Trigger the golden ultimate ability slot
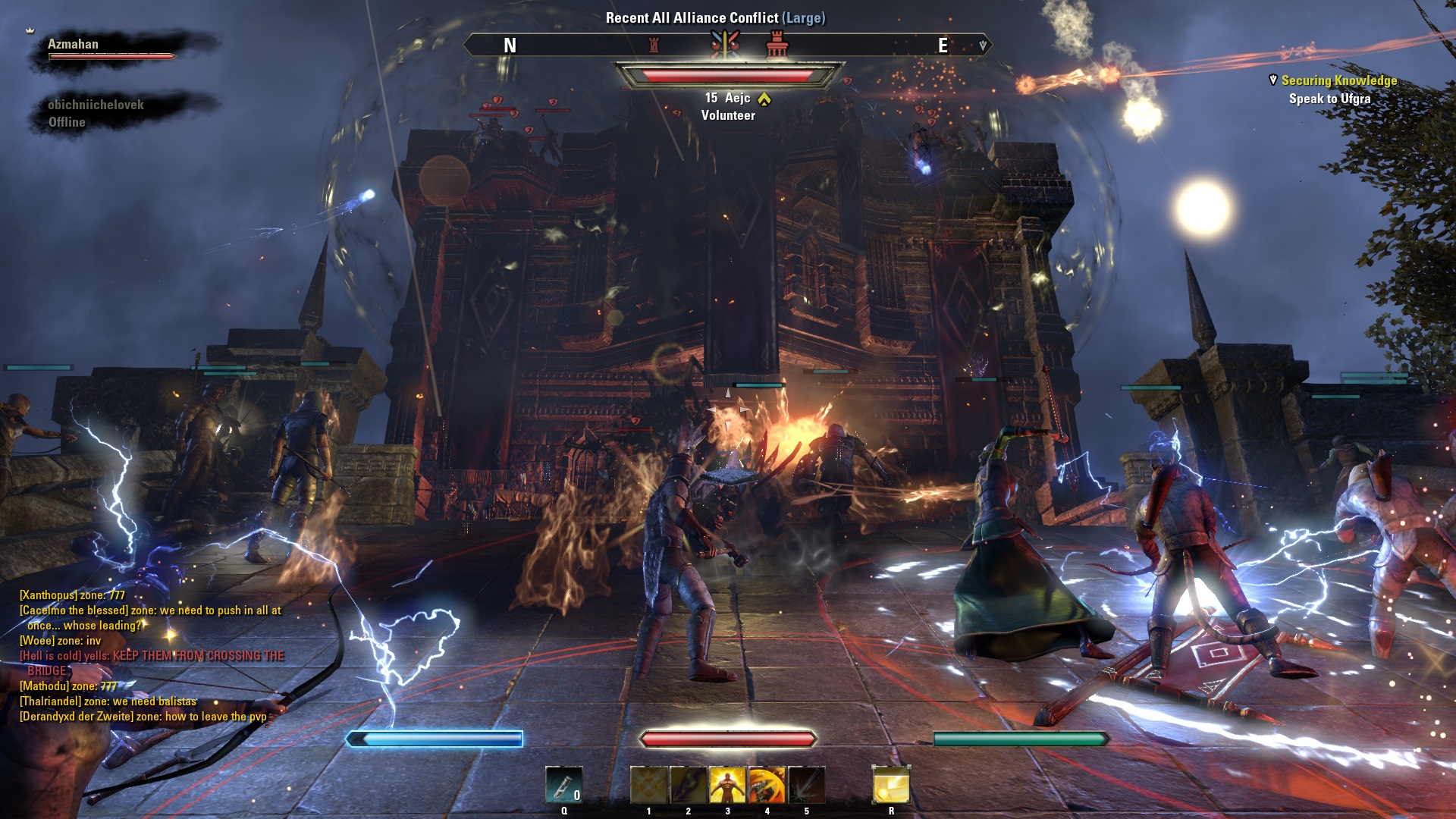The width and height of the screenshot is (1456, 819). click(x=891, y=784)
